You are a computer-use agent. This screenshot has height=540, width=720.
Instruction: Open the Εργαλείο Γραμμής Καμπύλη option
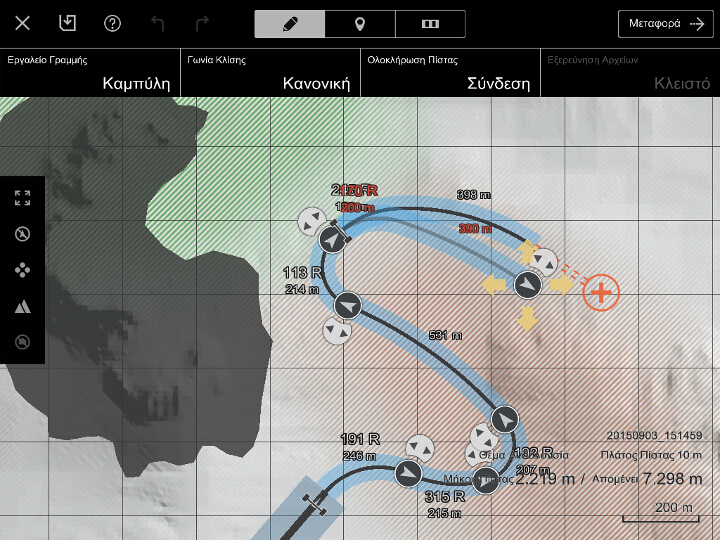(90, 72)
